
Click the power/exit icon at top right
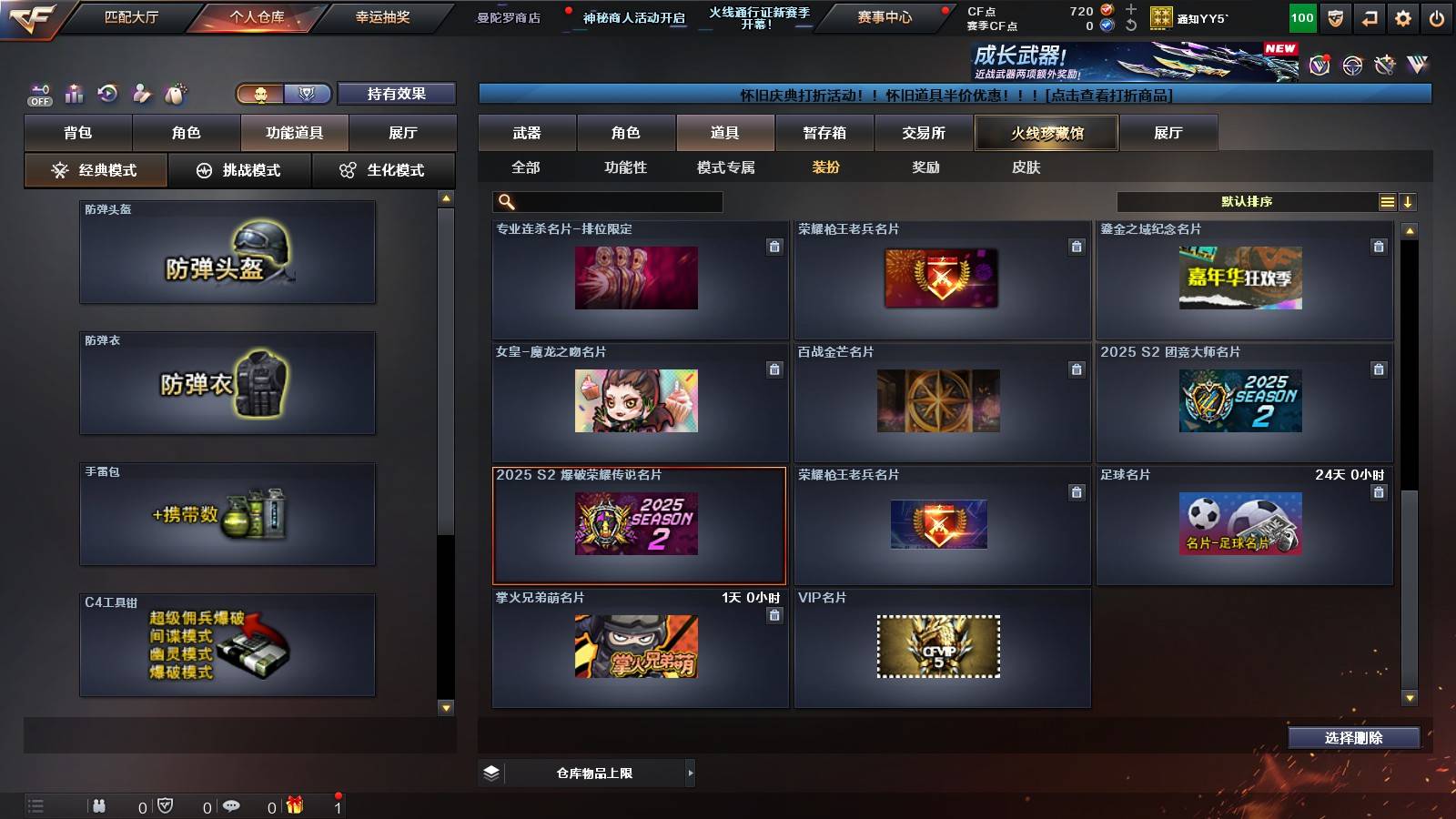coord(1438,17)
